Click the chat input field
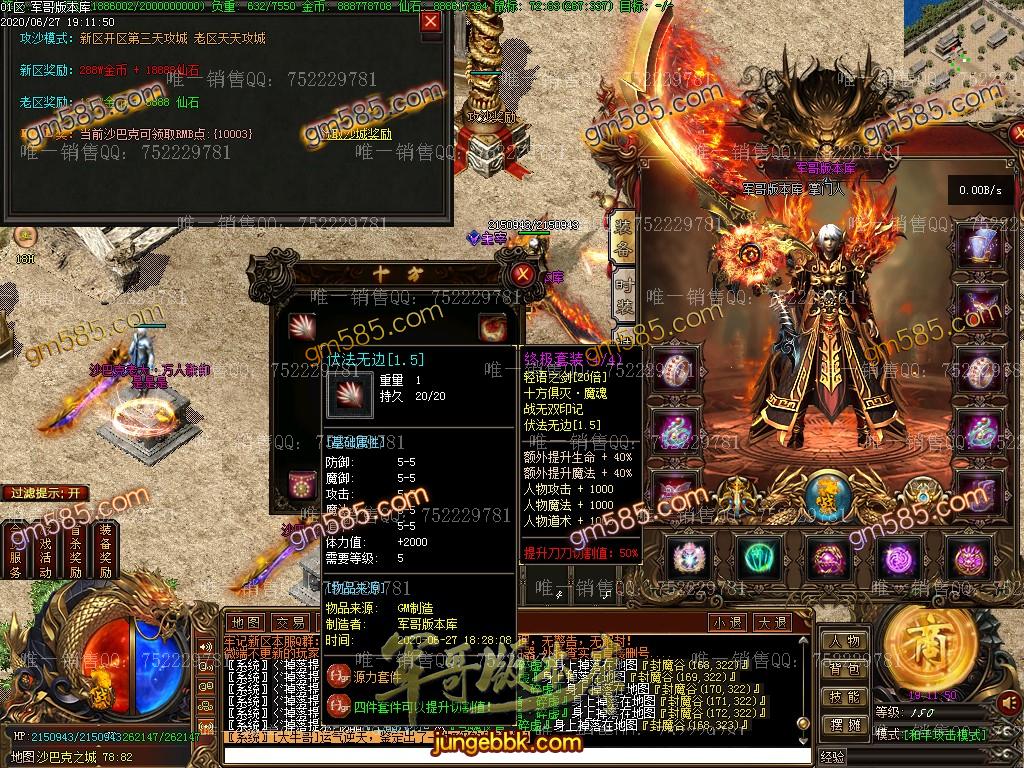 click(500, 756)
